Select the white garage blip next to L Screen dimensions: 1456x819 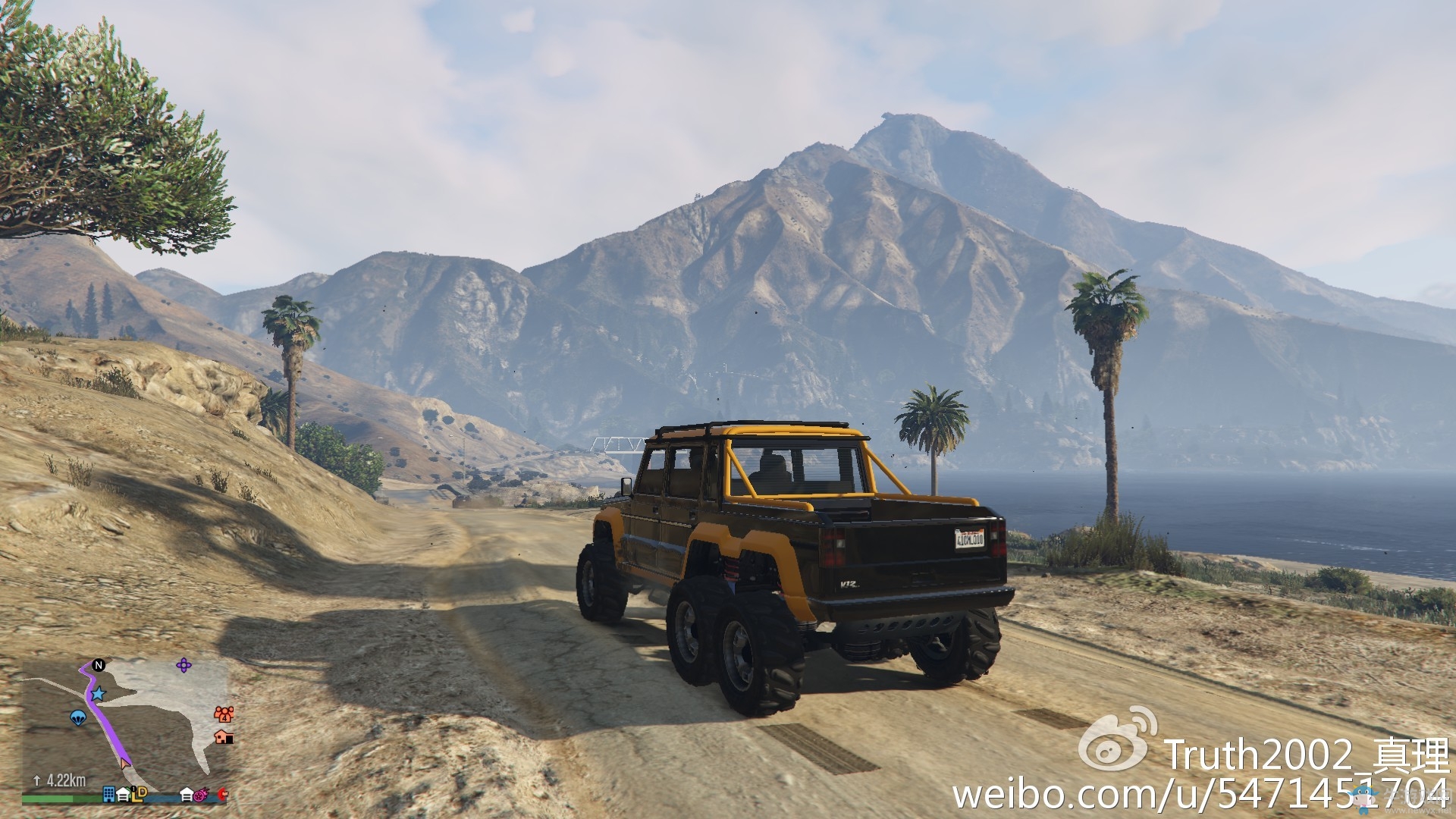coord(123,795)
